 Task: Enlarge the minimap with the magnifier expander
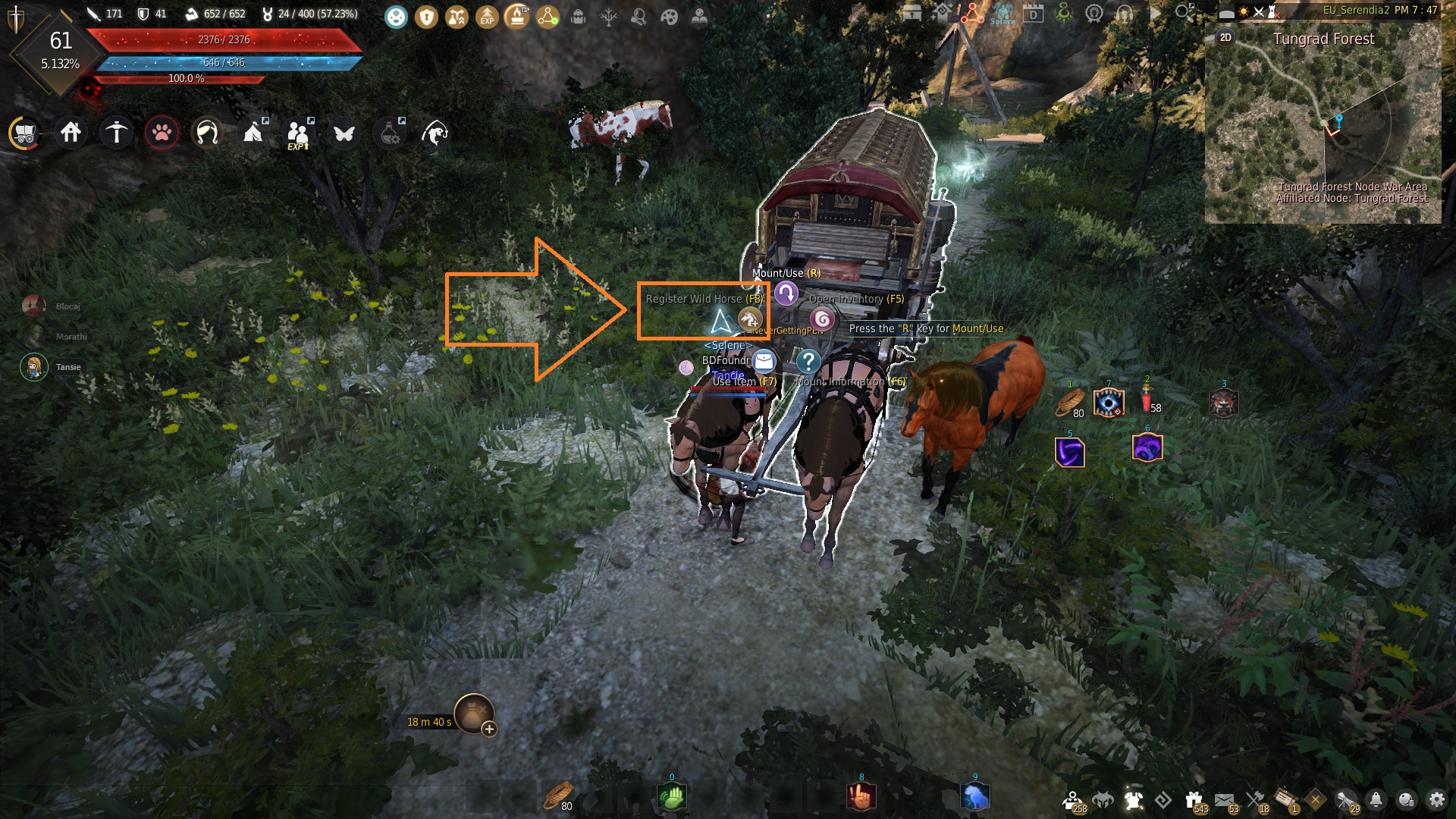tap(1182, 11)
